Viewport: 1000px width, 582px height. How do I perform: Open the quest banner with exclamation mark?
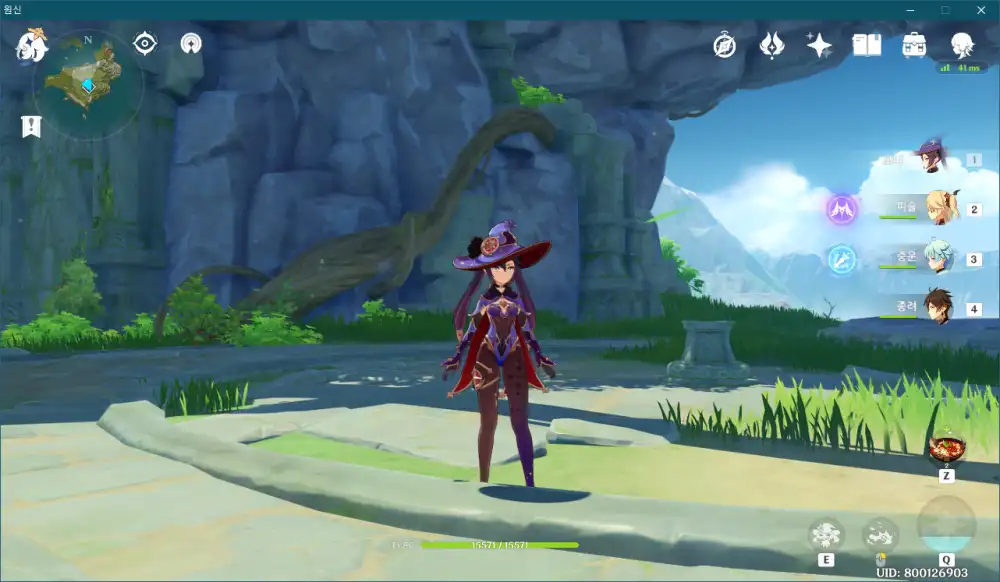tap(31, 126)
